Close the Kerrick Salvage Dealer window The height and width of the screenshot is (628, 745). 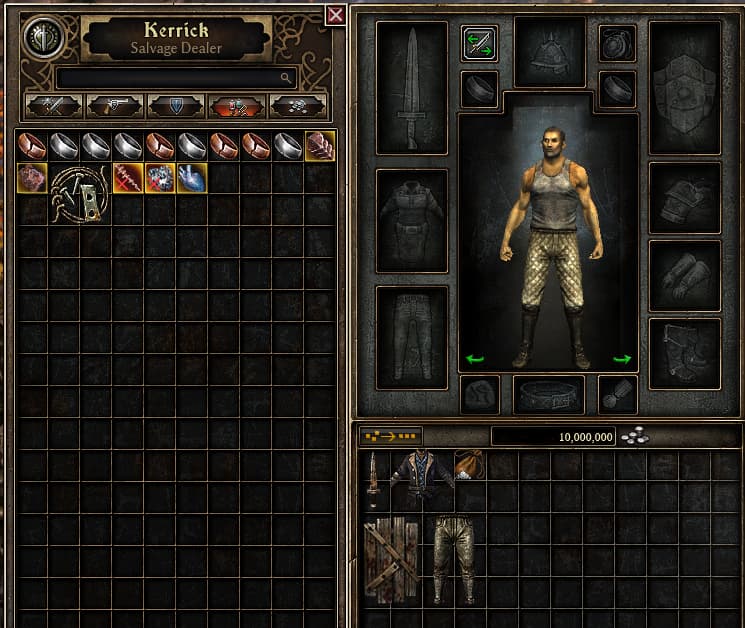pyautogui.click(x=336, y=14)
